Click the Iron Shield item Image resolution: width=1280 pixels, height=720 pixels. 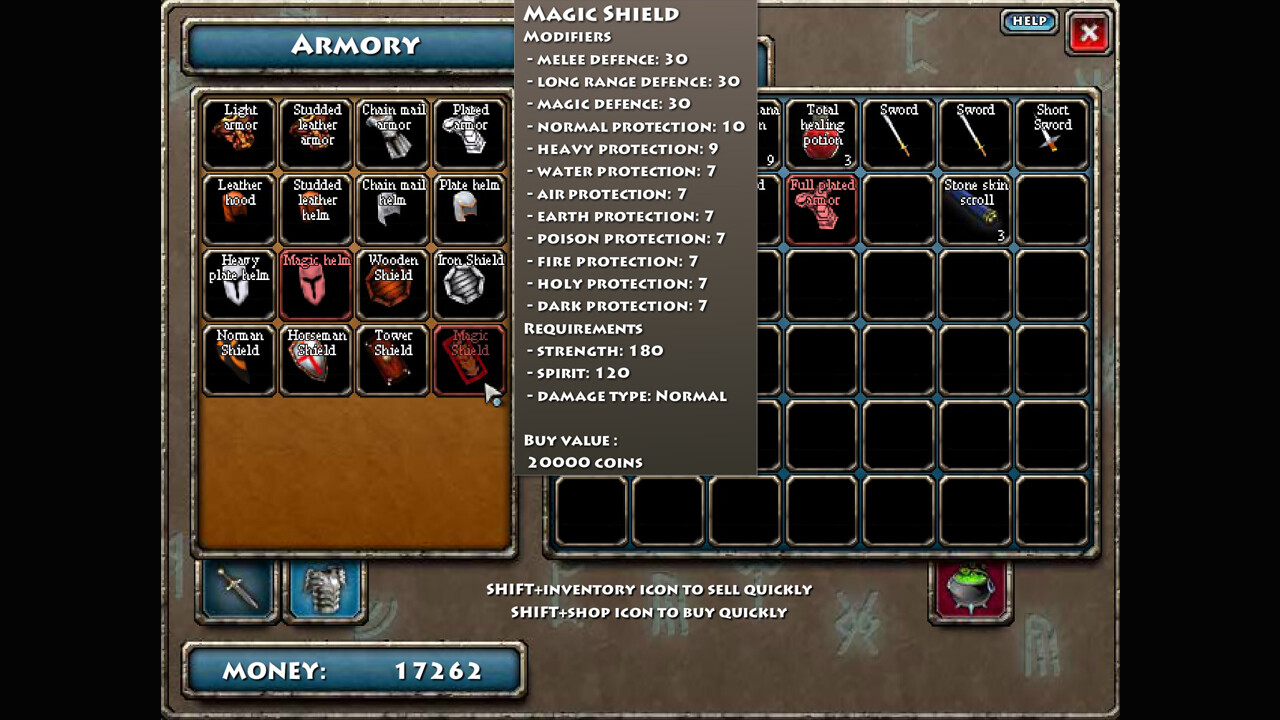click(469, 285)
